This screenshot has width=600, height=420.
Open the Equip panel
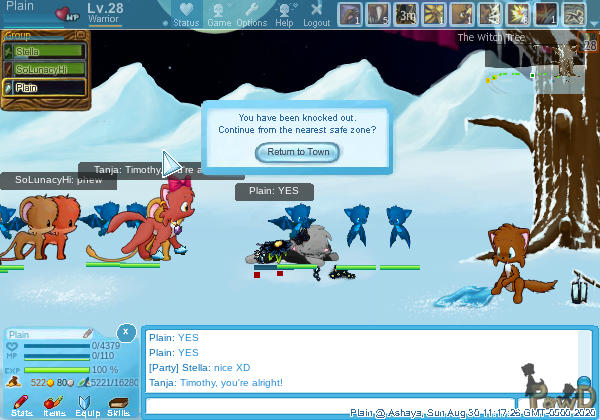point(86,406)
